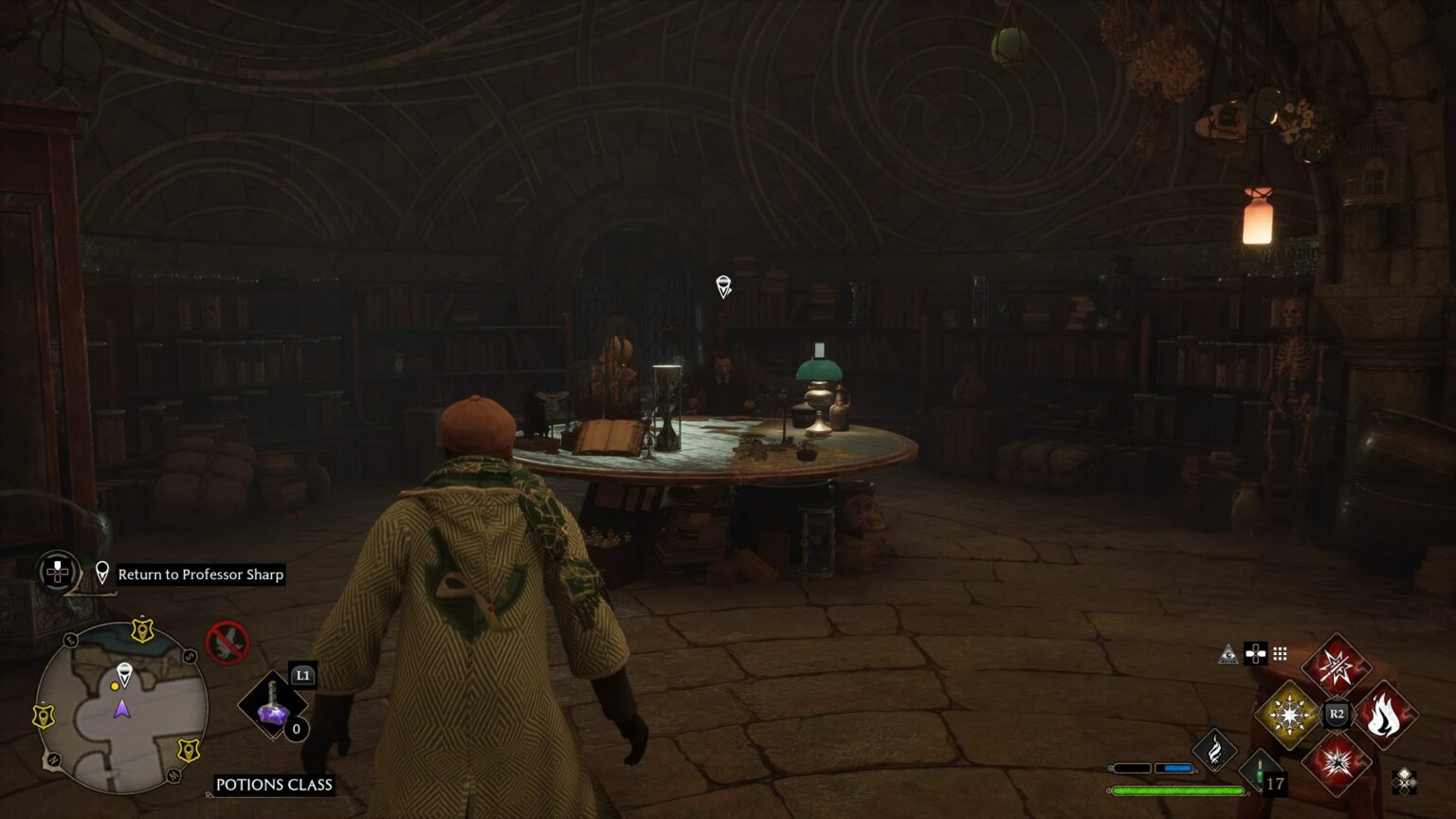The height and width of the screenshot is (819, 1456).
Task: Open the spell set grid icon
Action: [x=1280, y=654]
